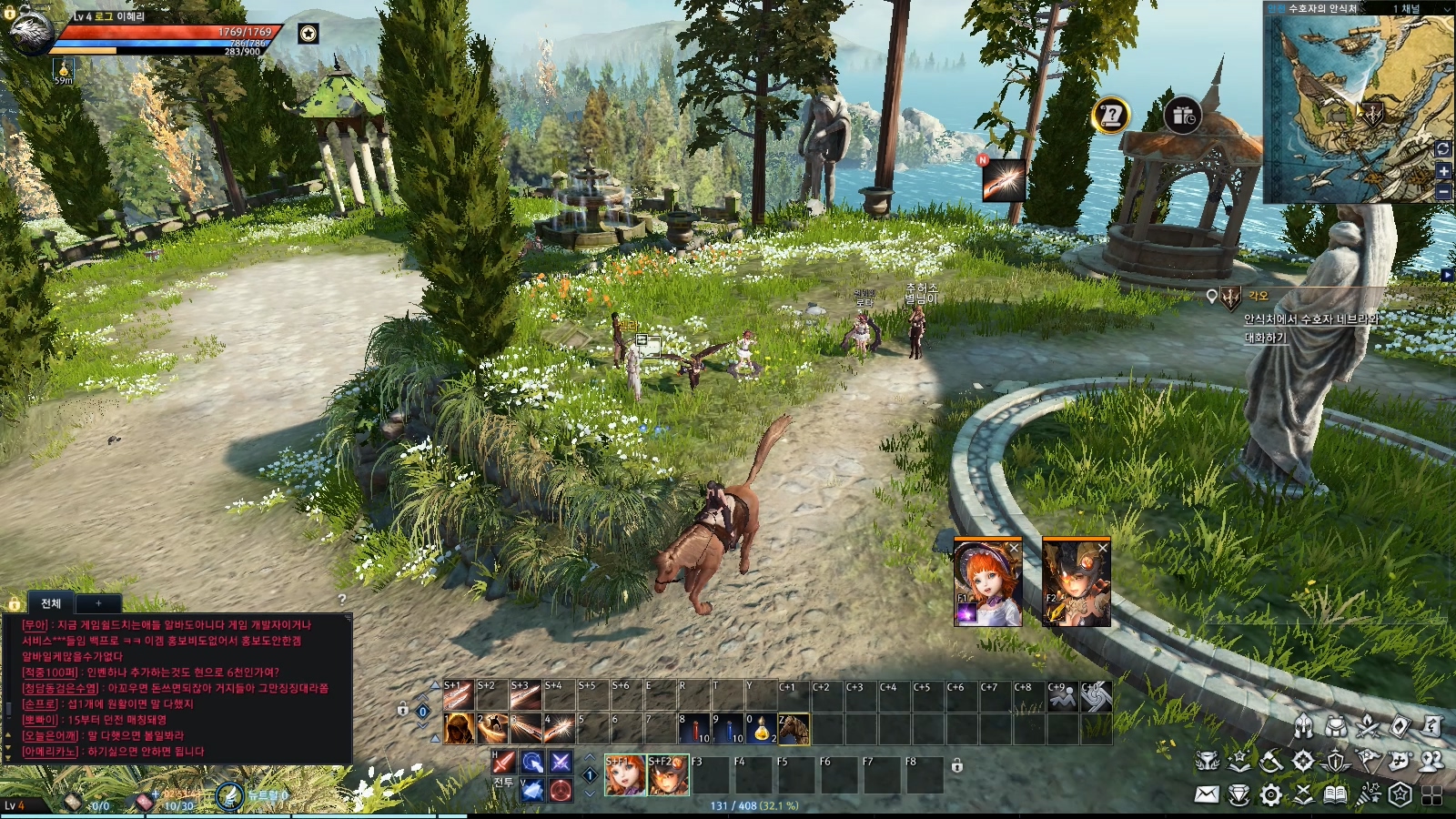Open the gear settings icon
Image resolution: width=1456 pixels, height=819 pixels.
pos(1271,794)
